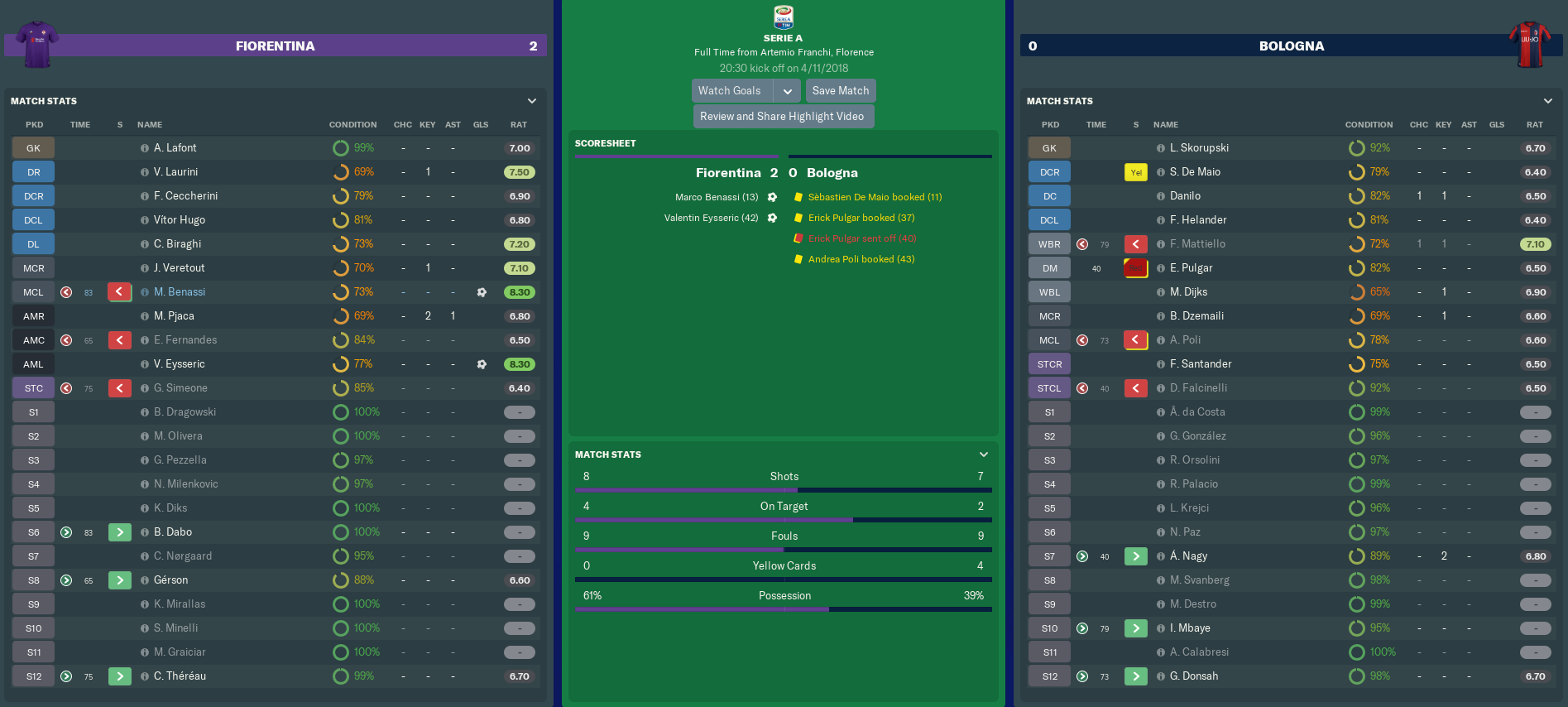Sort Bologna players by Condition column
Viewport: 1568px width, 707px height.
(1369, 125)
